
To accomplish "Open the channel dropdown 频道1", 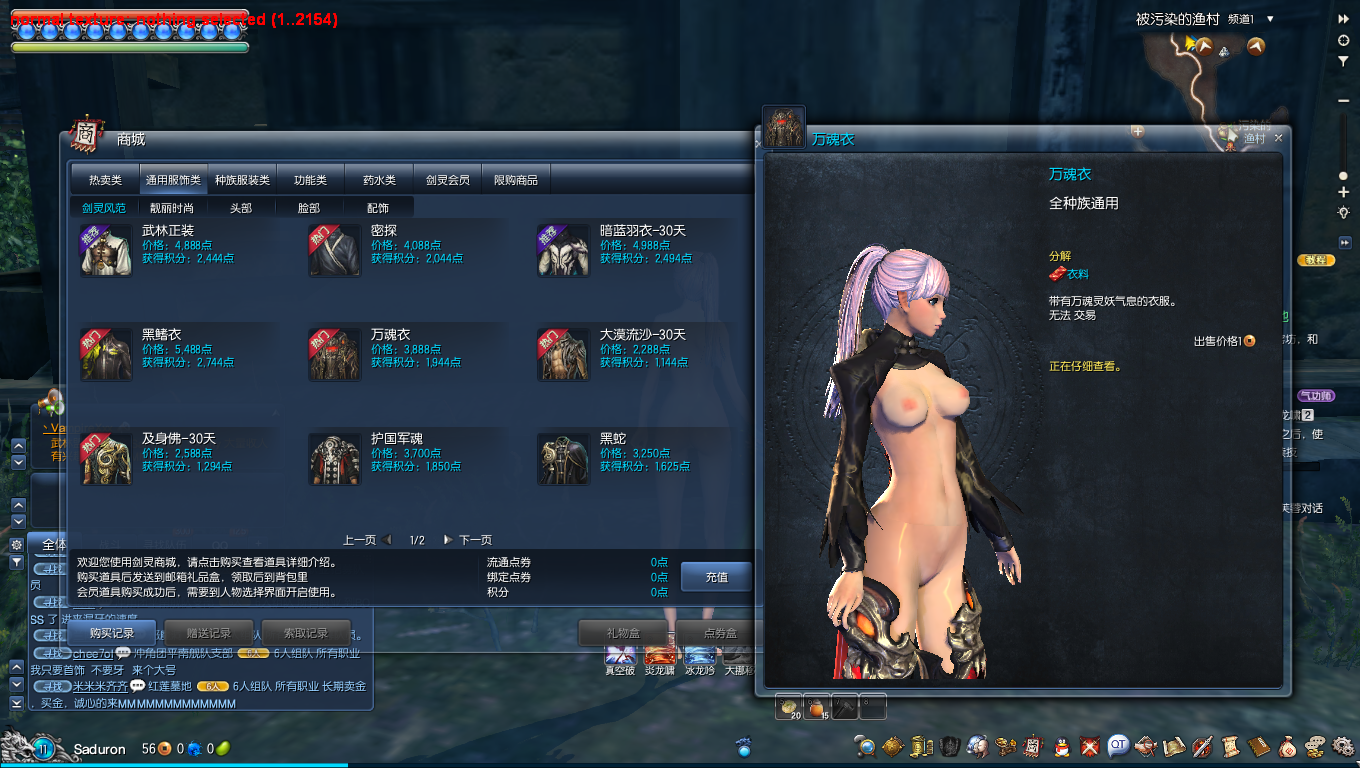I will (x=1270, y=19).
